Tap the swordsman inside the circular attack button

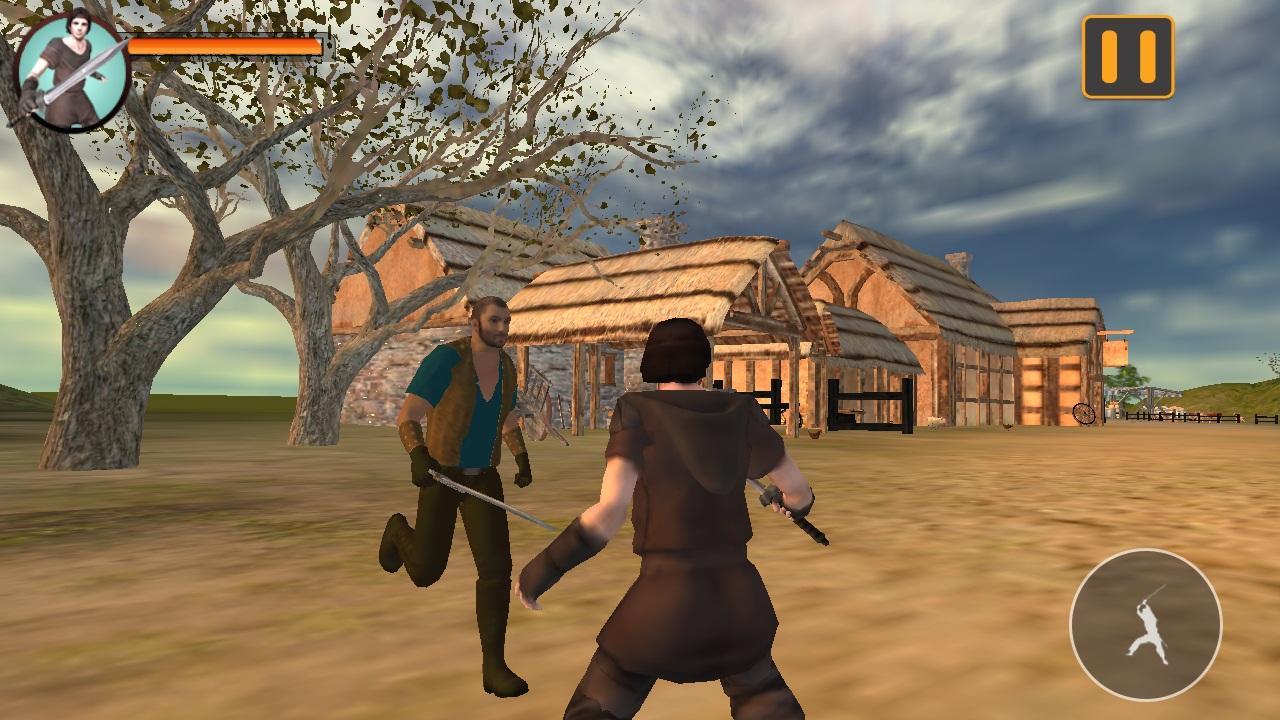1147,628
